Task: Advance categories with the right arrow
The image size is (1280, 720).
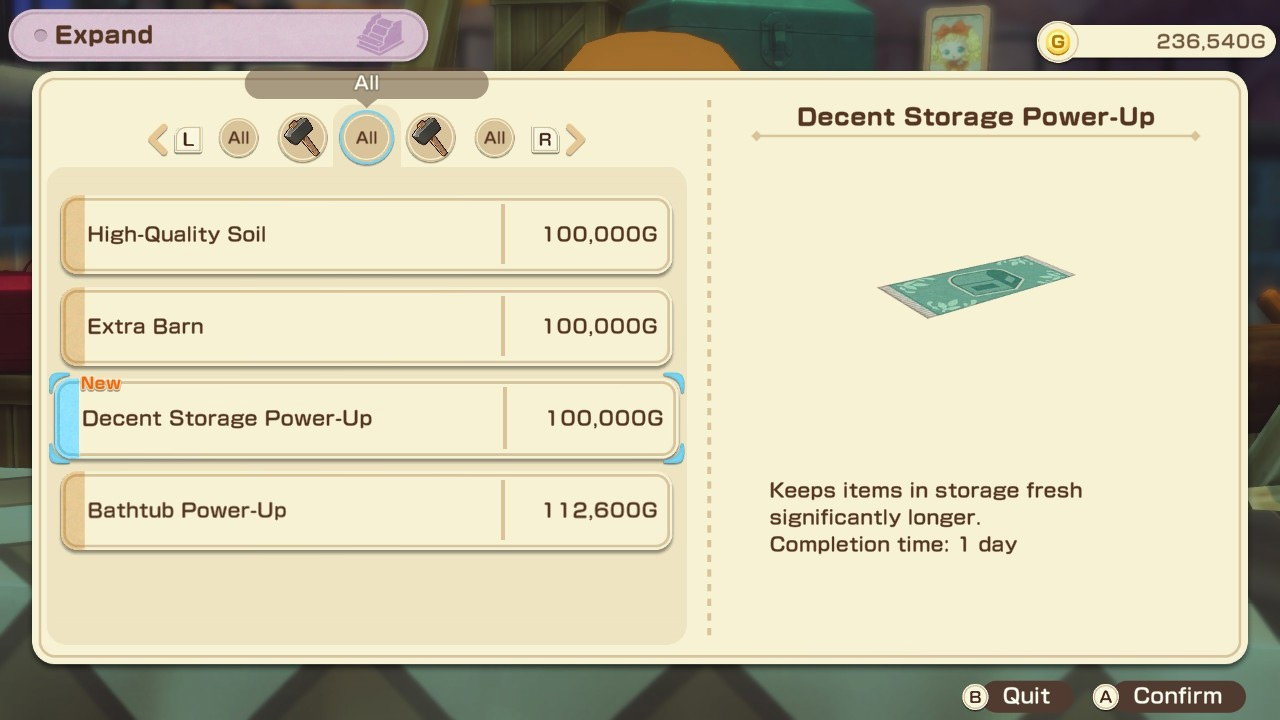Action: pos(575,140)
